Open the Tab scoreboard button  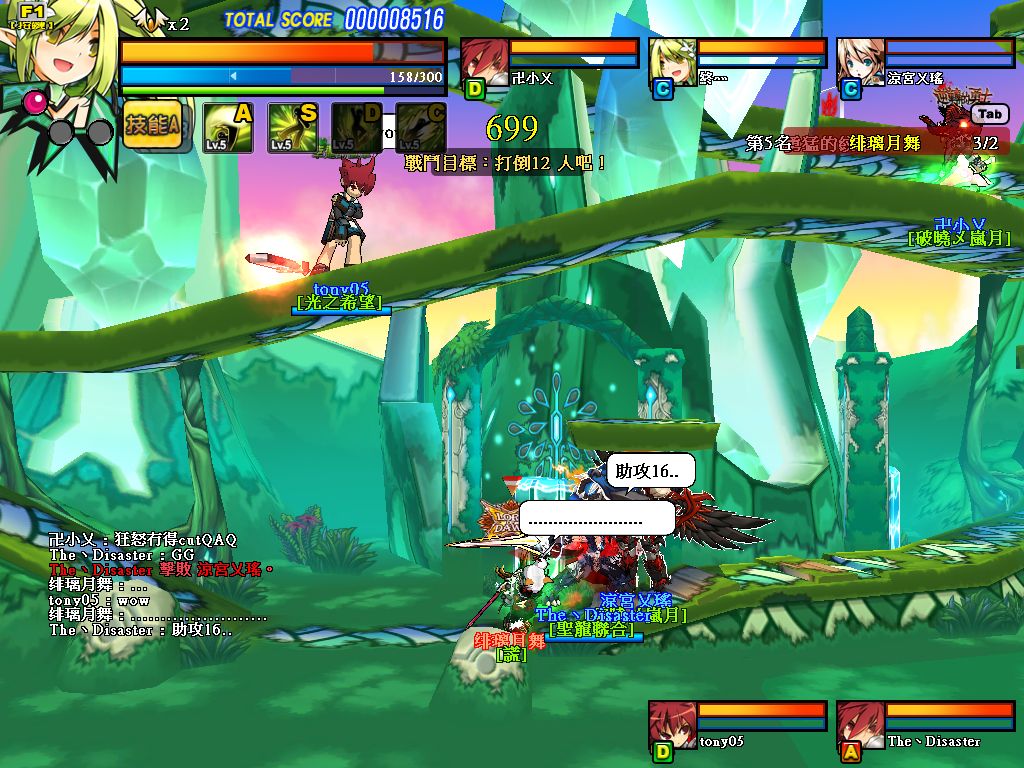[987, 115]
